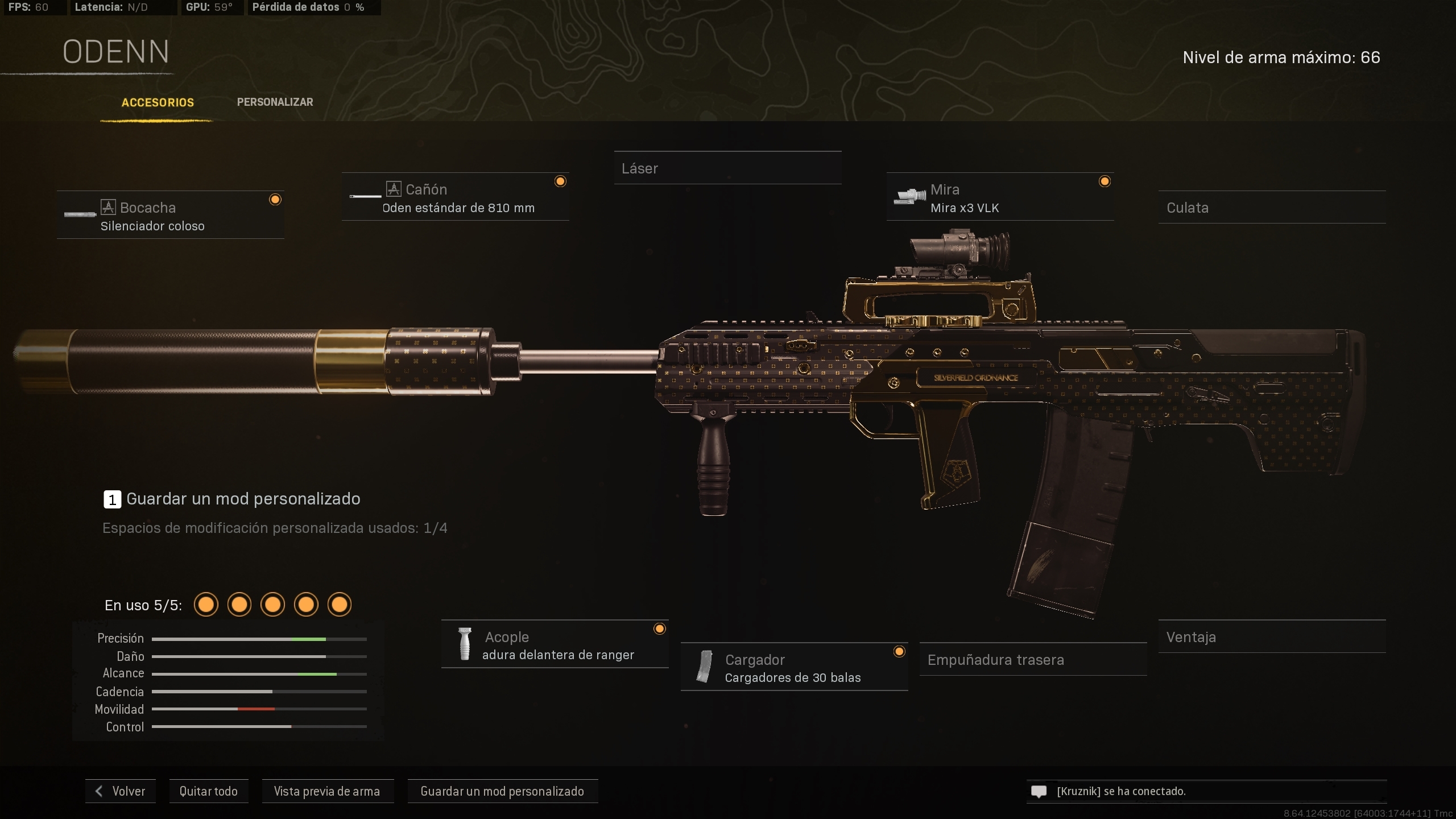Click the Quitar todo button
Viewport: 1456px width, 819px height.
click(208, 791)
